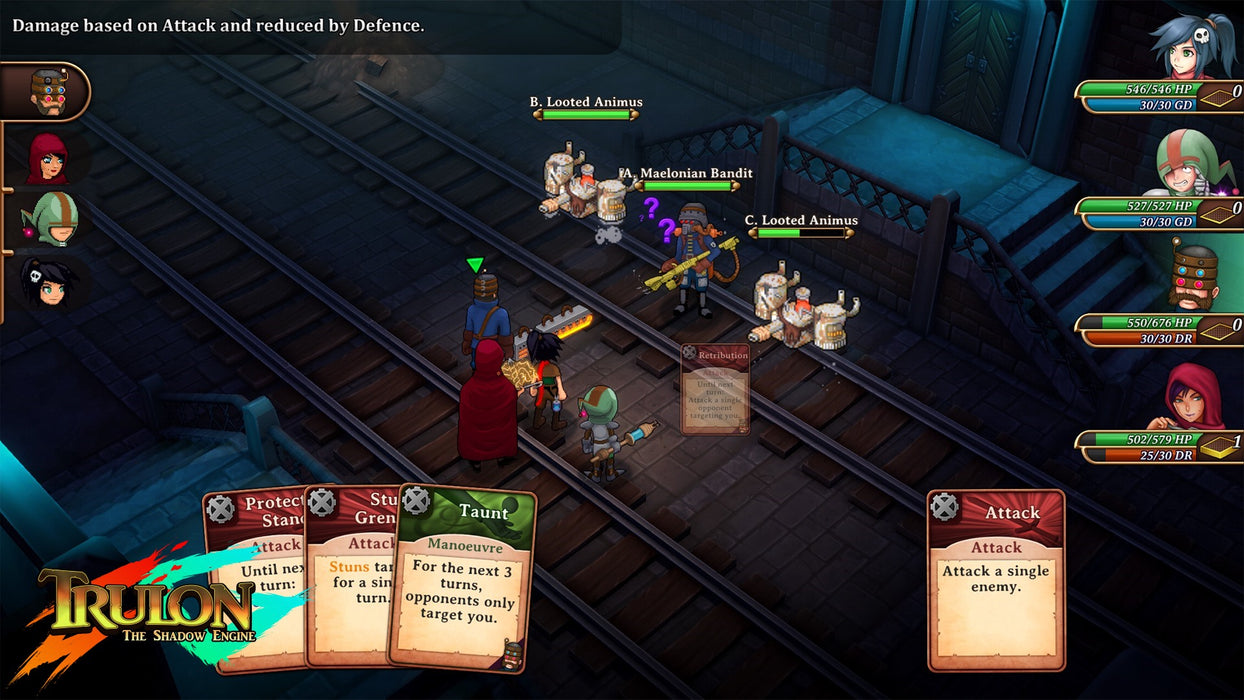Select the green-helmet character turn-order portrait
The height and width of the screenshot is (700, 1244).
50,219
